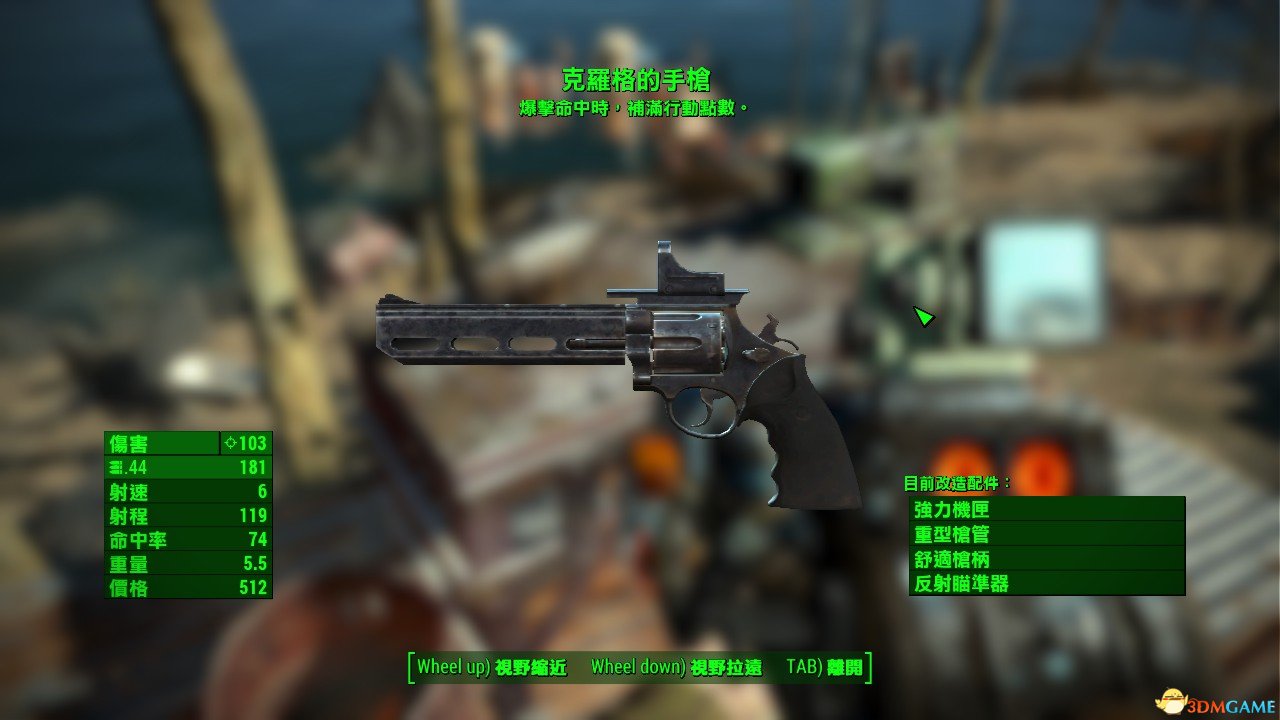Click the 反射瞄準器 sight mod row
The image size is (1280, 720).
coord(1046,583)
